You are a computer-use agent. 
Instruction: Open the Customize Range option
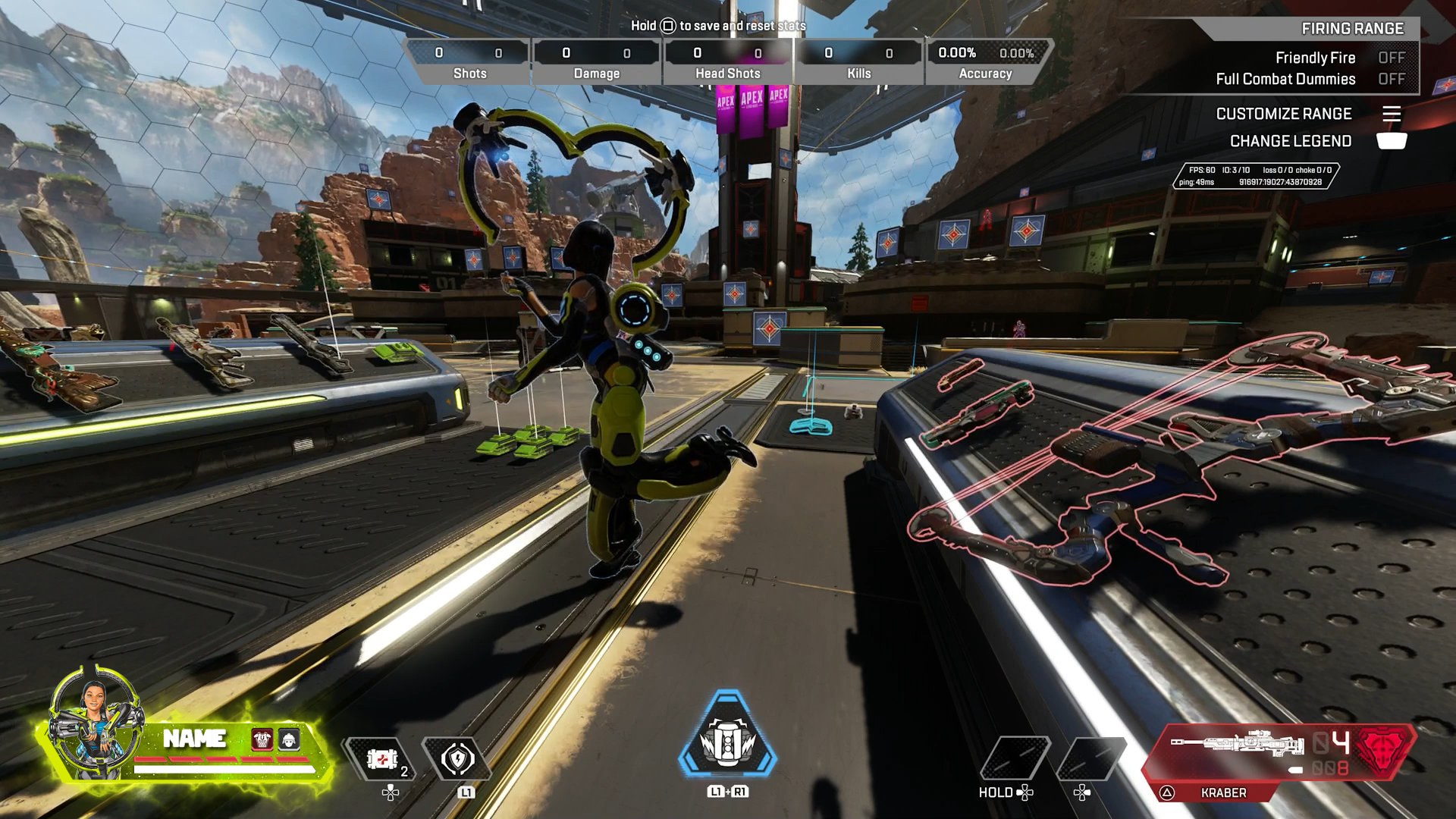tap(1284, 114)
